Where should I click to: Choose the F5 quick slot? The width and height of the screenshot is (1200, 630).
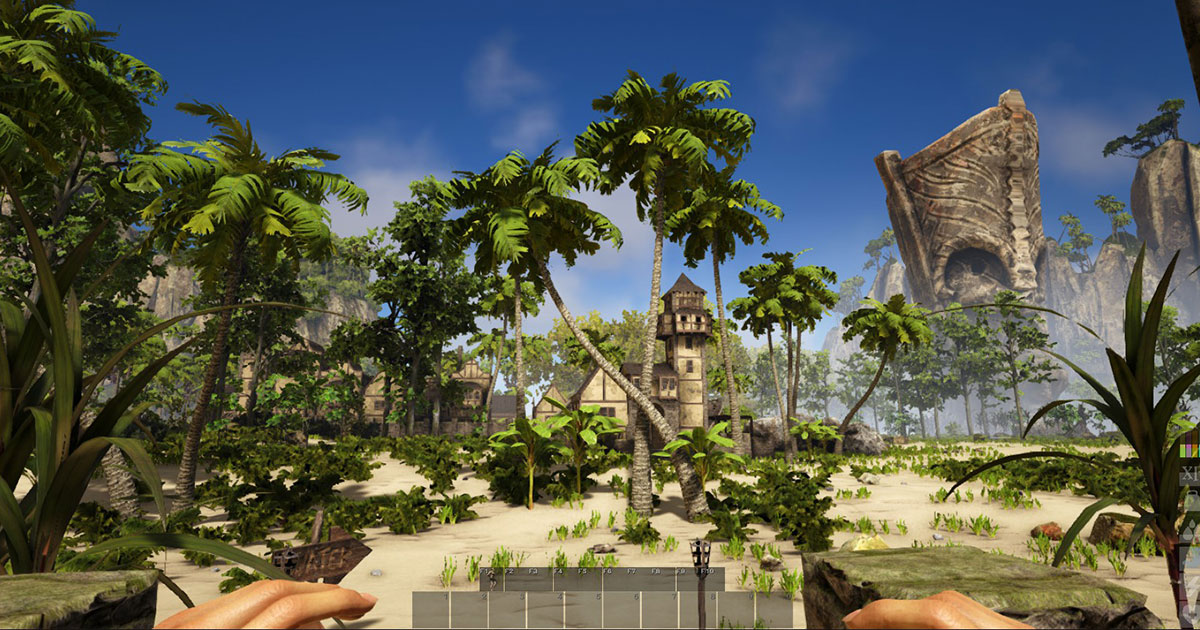tap(588, 579)
